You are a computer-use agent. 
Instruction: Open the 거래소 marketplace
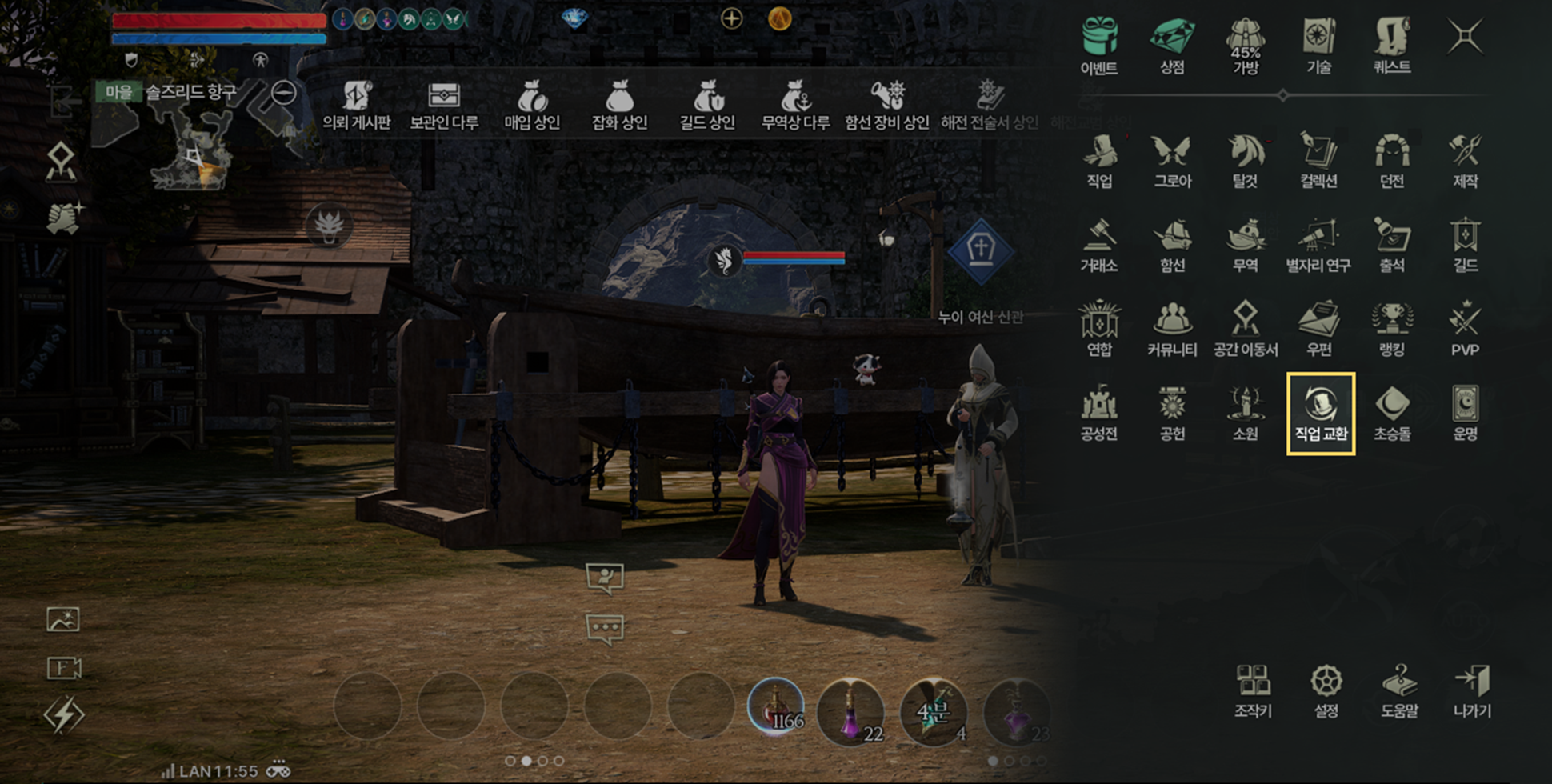pyautogui.click(x=1099, y=244)
